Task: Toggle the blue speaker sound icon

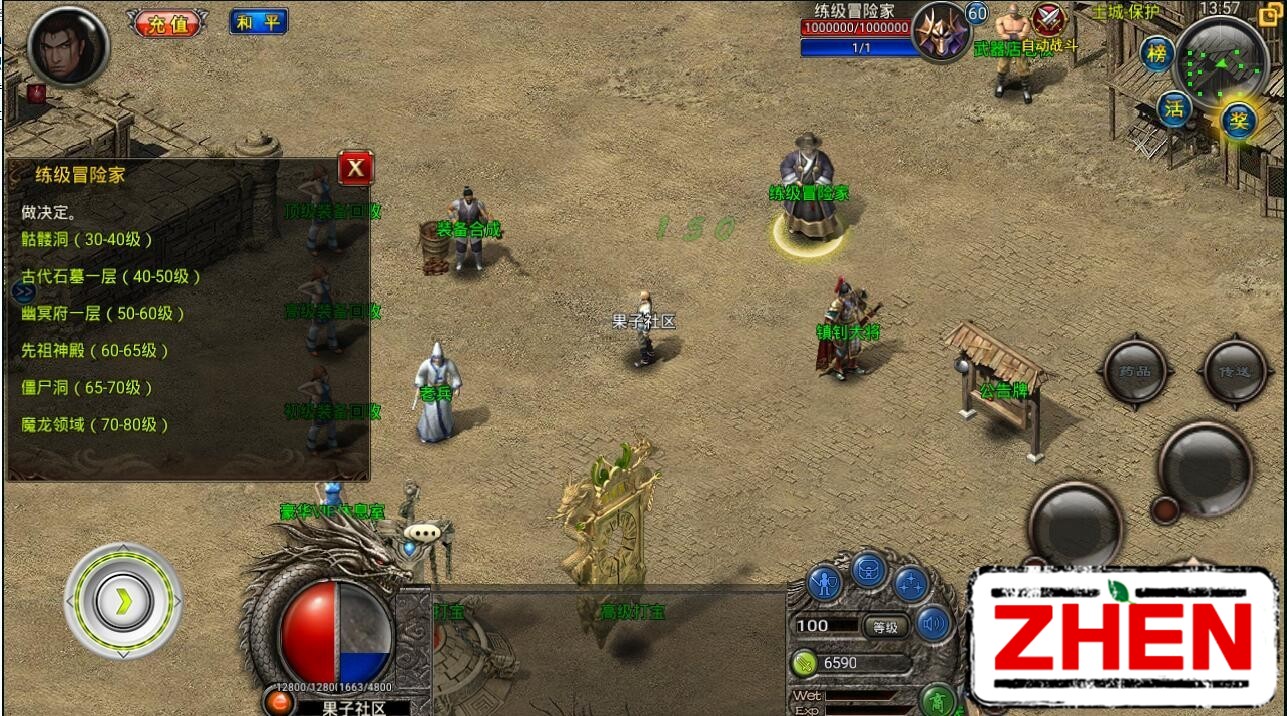Action: (x=934, y=624)
